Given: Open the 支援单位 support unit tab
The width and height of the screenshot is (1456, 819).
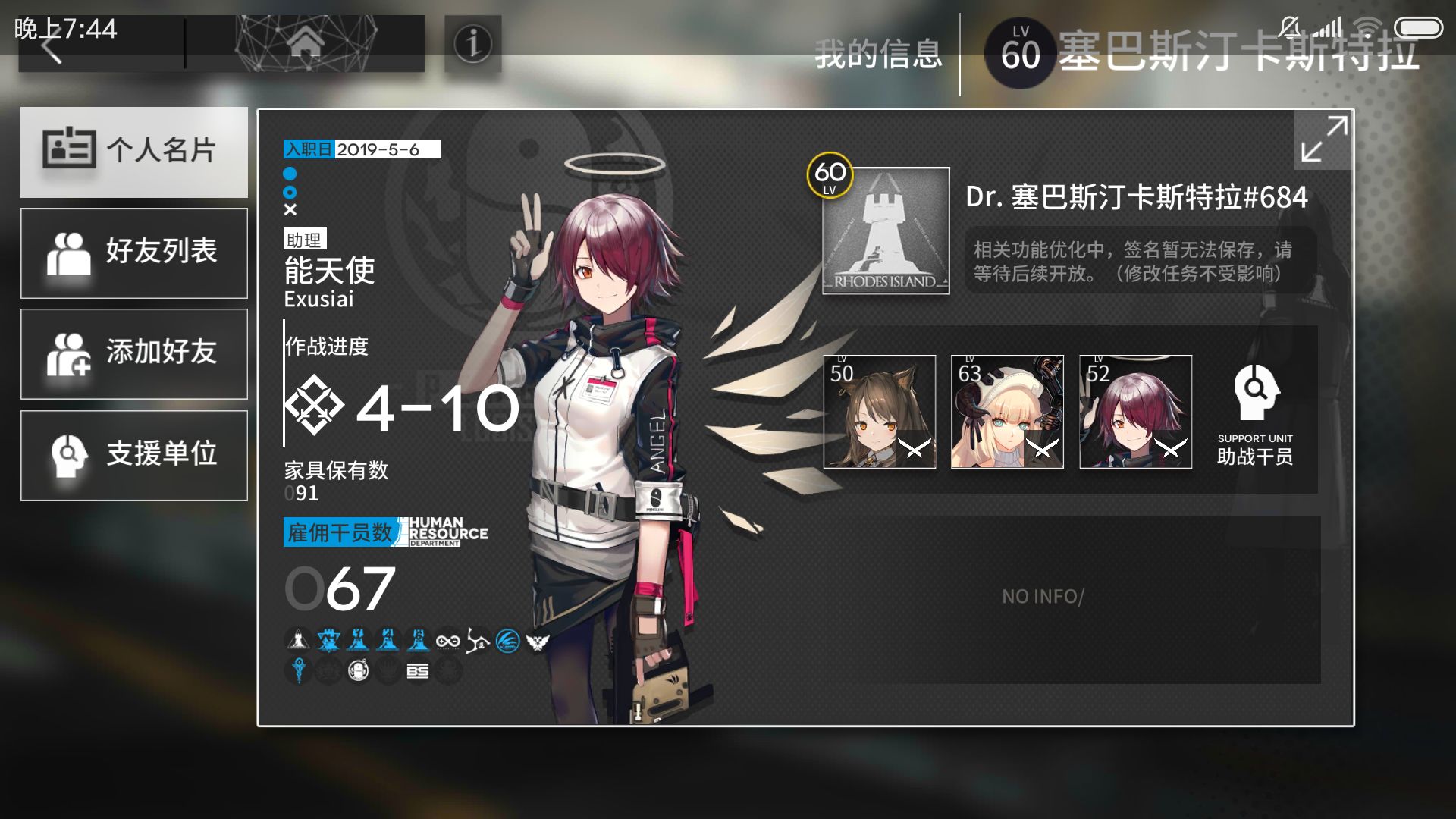Looking at the screenshot, I should click(x=134, y=455).
